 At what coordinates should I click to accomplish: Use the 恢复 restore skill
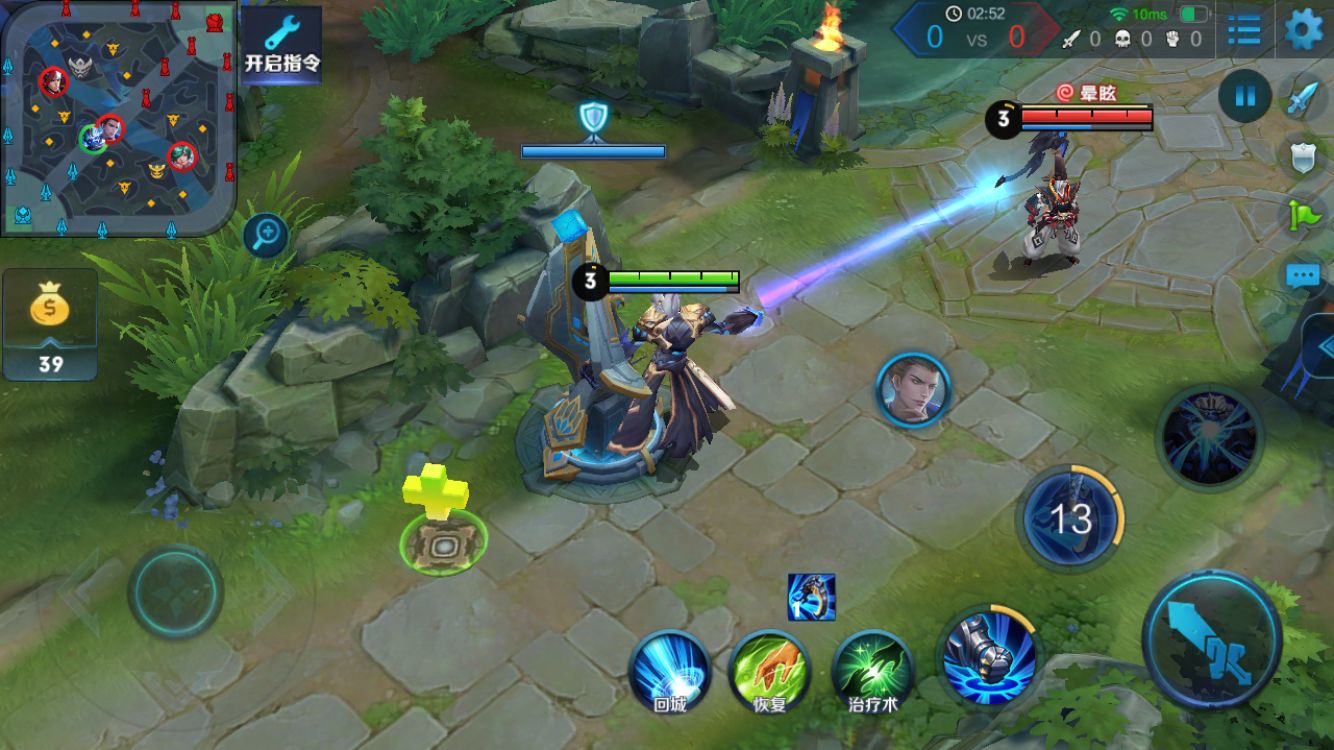coord(769,671)
